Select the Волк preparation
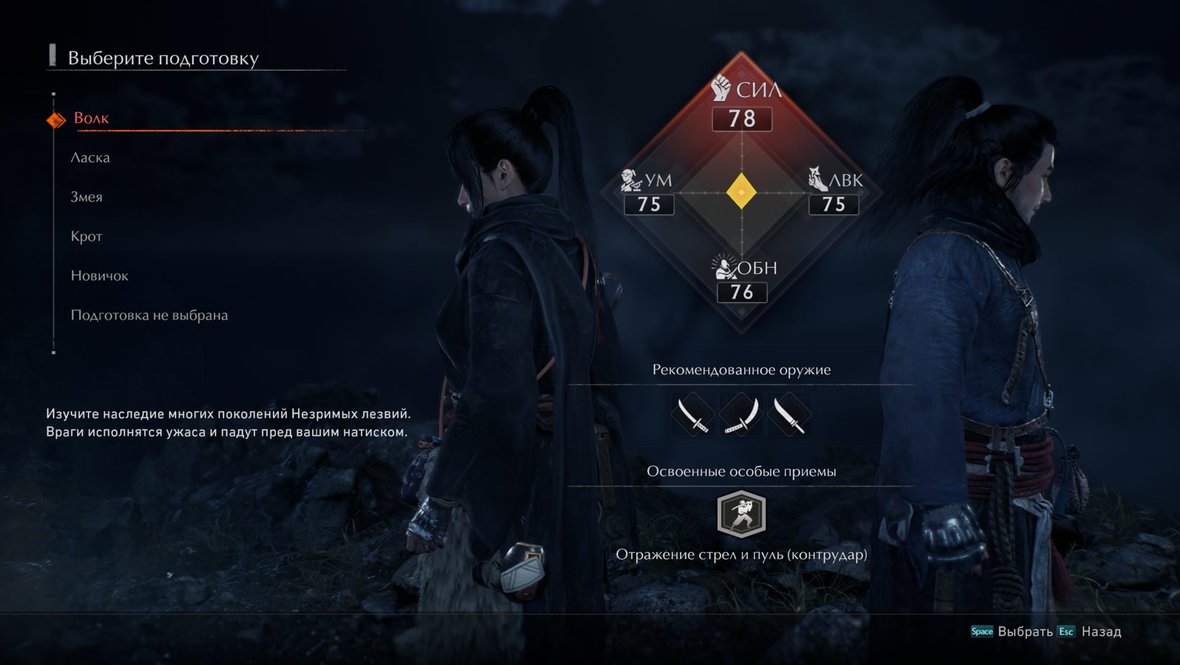1180x665 pixels. coord(91,119)
